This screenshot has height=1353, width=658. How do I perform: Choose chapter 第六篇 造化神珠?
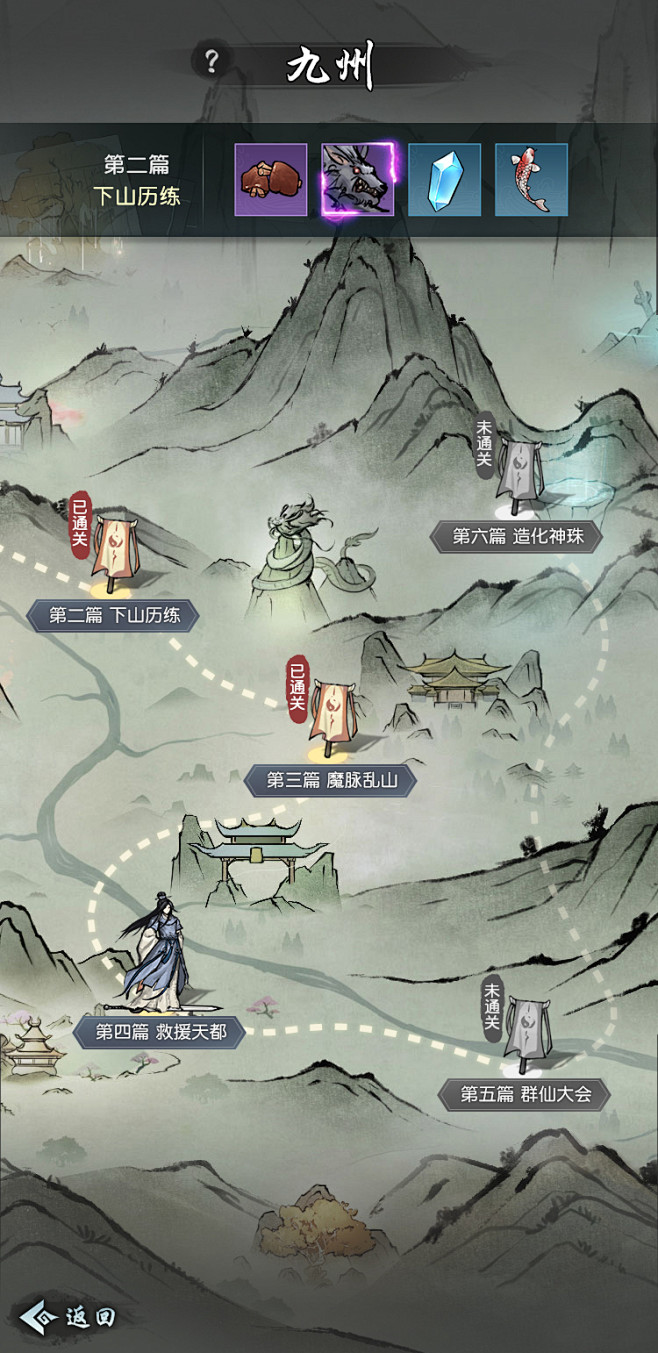[516, 536]
